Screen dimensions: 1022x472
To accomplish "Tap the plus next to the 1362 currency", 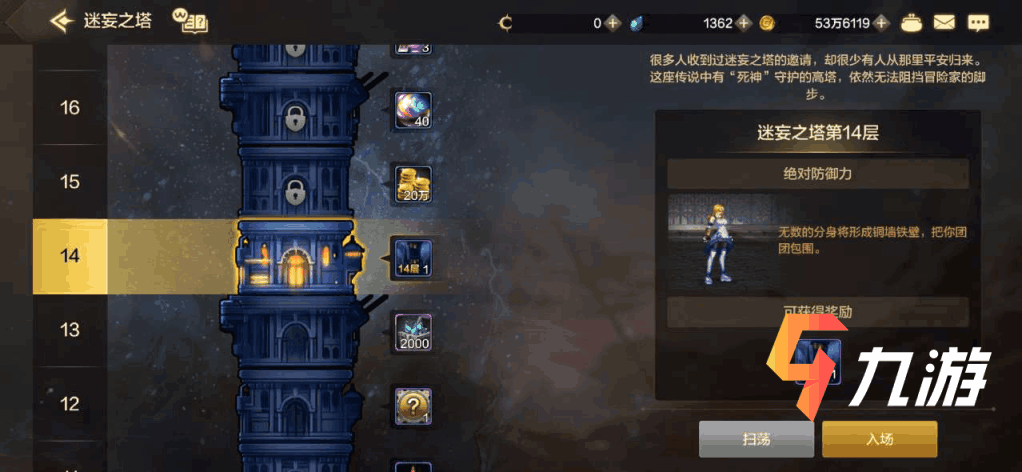I will [x=742, y=22].
